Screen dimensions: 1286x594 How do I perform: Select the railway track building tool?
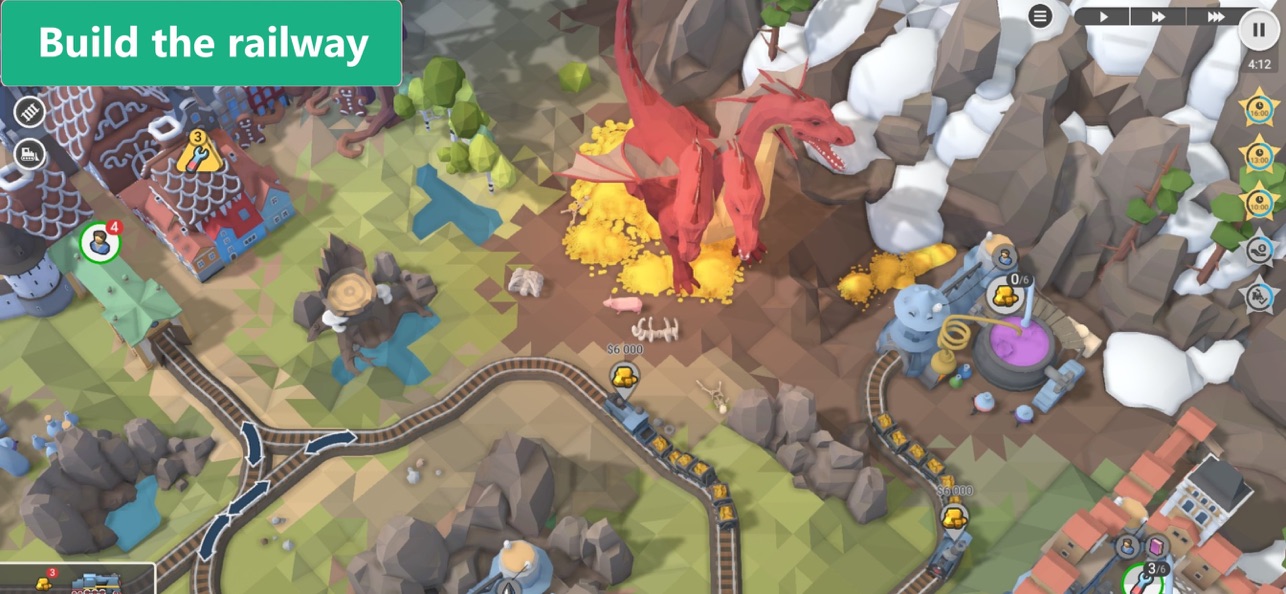point(30,110)
